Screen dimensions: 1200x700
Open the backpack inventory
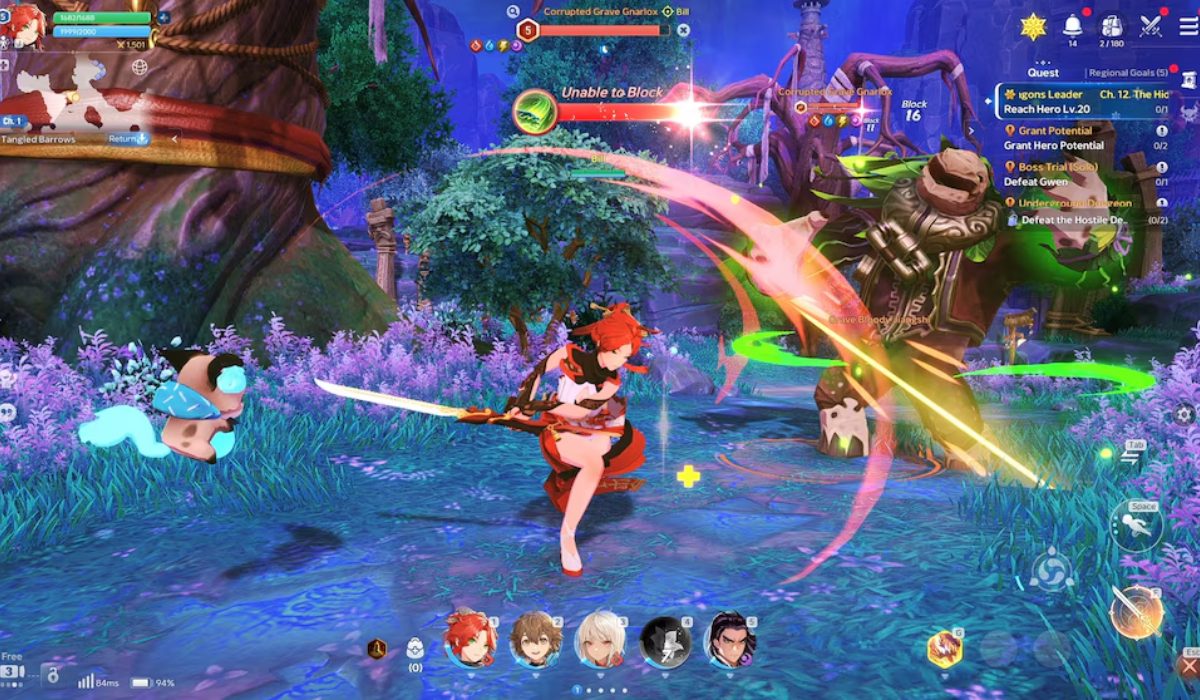(1112, 27)
